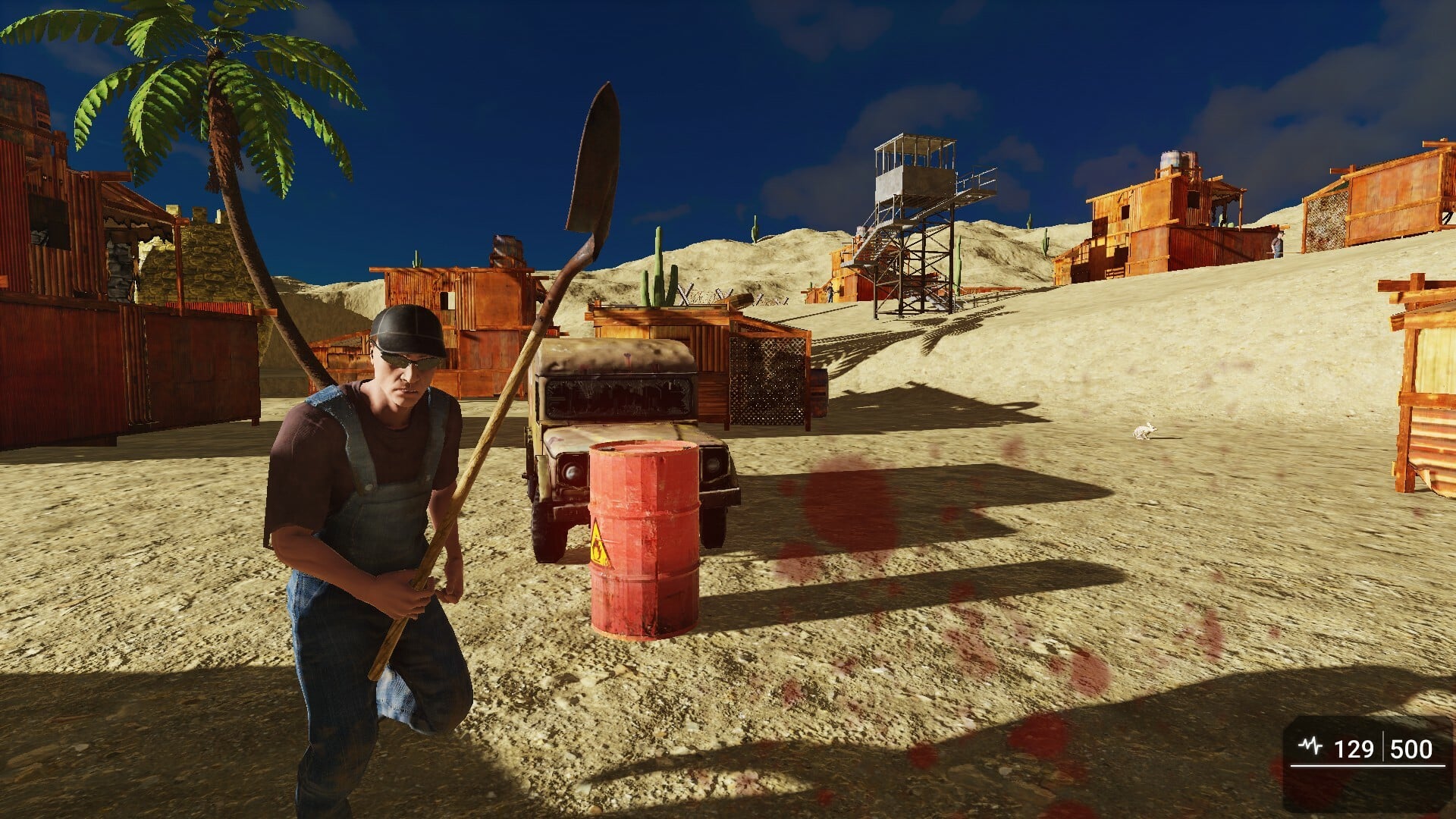Select the truck's left headlight

571,470
